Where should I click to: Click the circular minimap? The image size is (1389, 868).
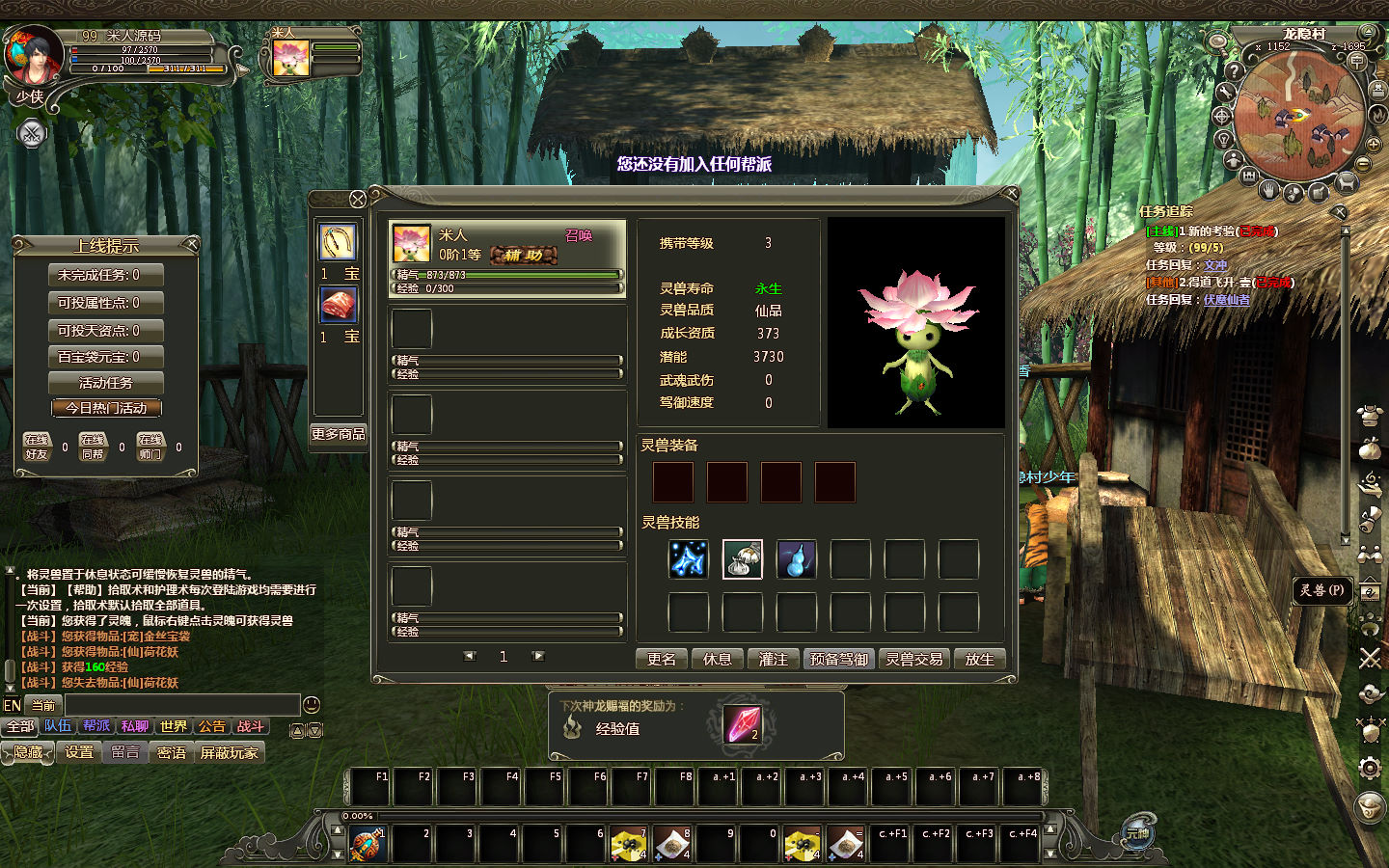pos(1298,116)
